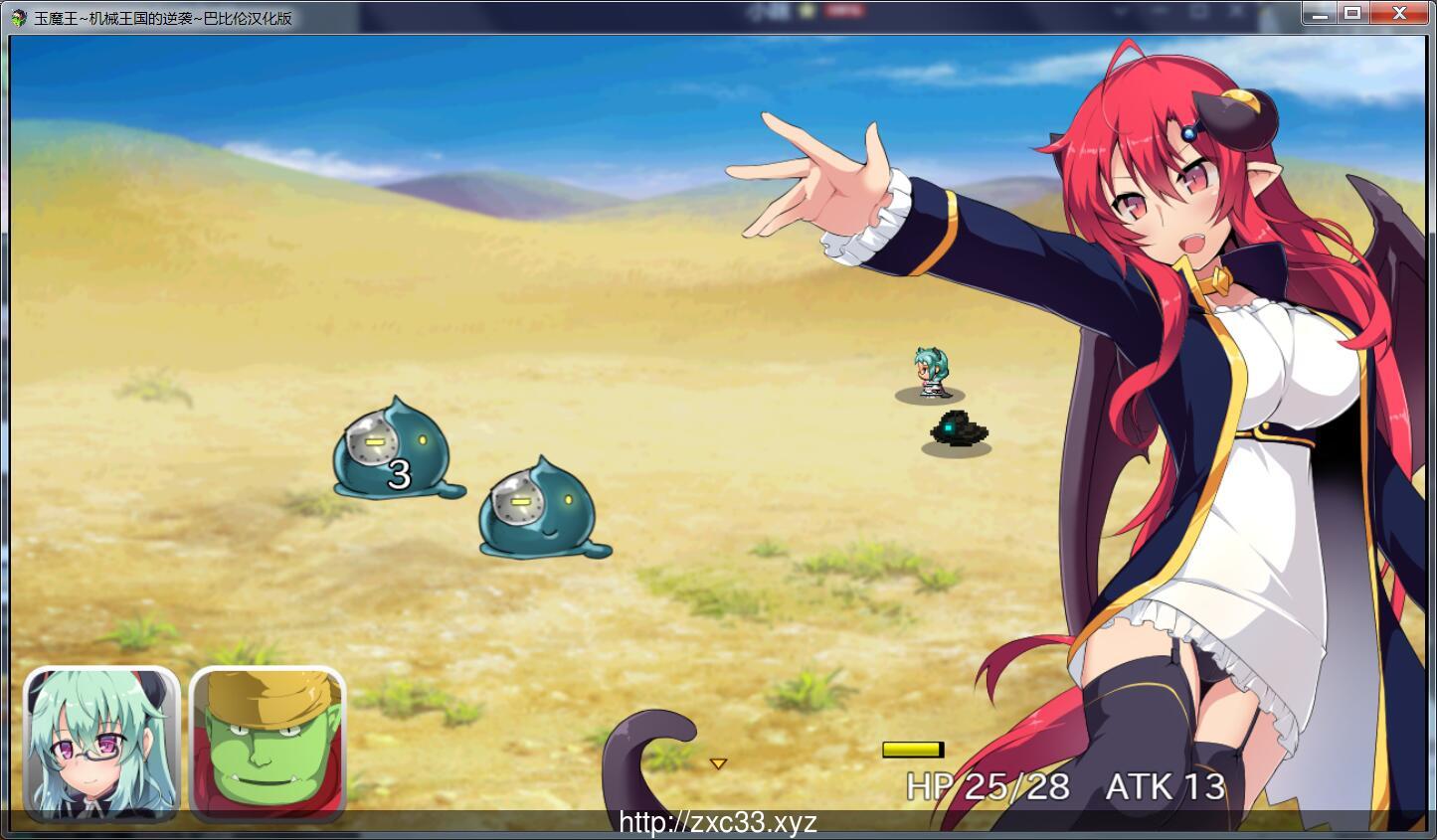Image resolution: width=1437 pixels, height=840 pixels.
Task: Click the yellow downward cursor arrow
Action: (718, 764)
